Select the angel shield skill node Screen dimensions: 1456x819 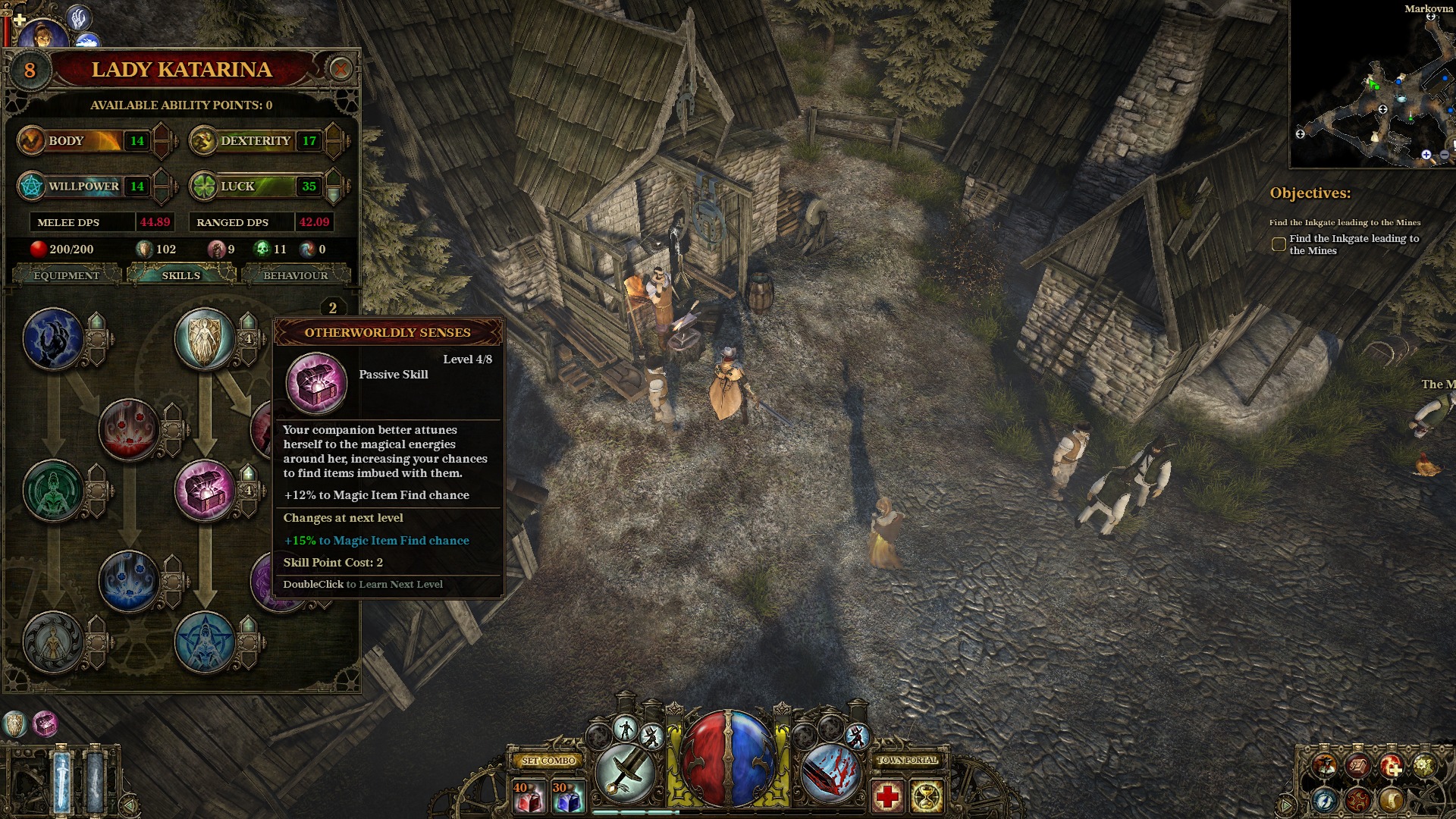204,338
